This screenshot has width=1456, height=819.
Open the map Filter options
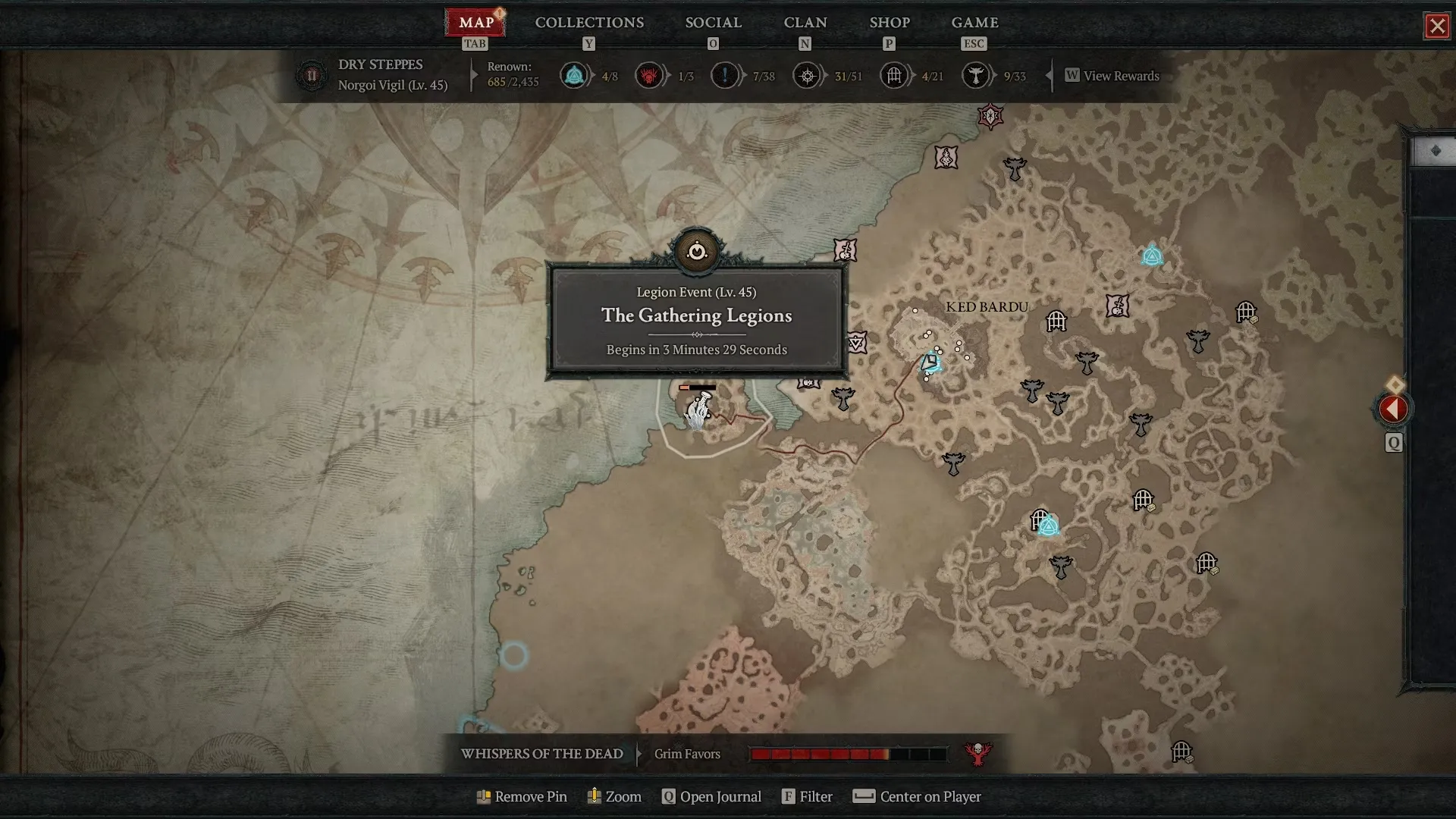pyautogui.click(x=807, y=796)
